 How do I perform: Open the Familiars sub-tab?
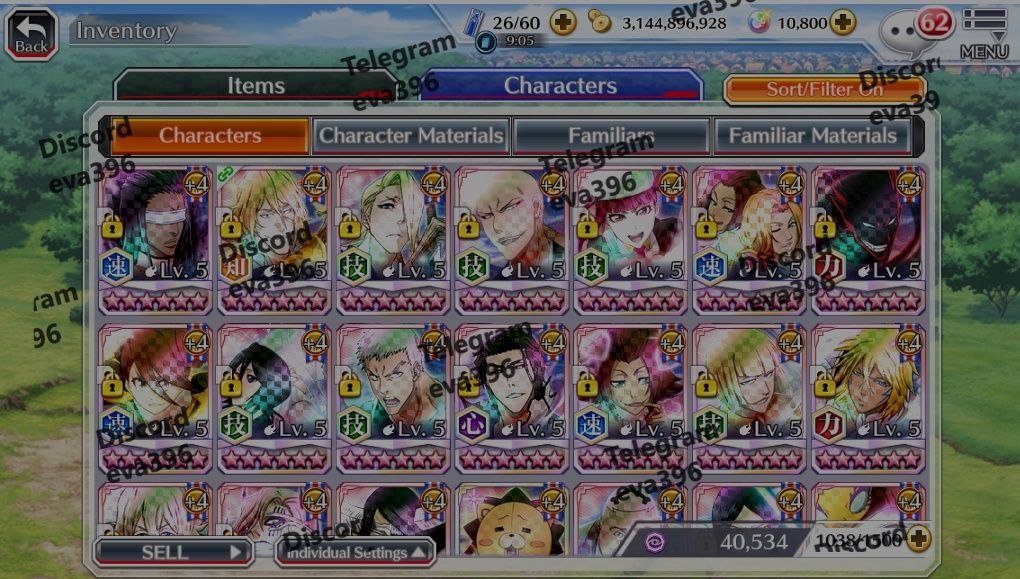(x=611, y=135)
